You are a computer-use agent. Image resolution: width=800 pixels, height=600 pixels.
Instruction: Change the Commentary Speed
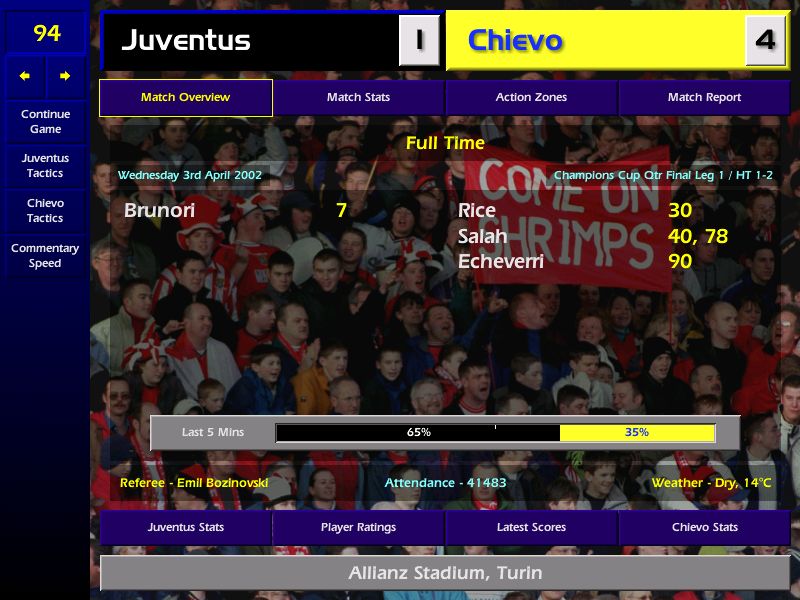coord(45,255)
